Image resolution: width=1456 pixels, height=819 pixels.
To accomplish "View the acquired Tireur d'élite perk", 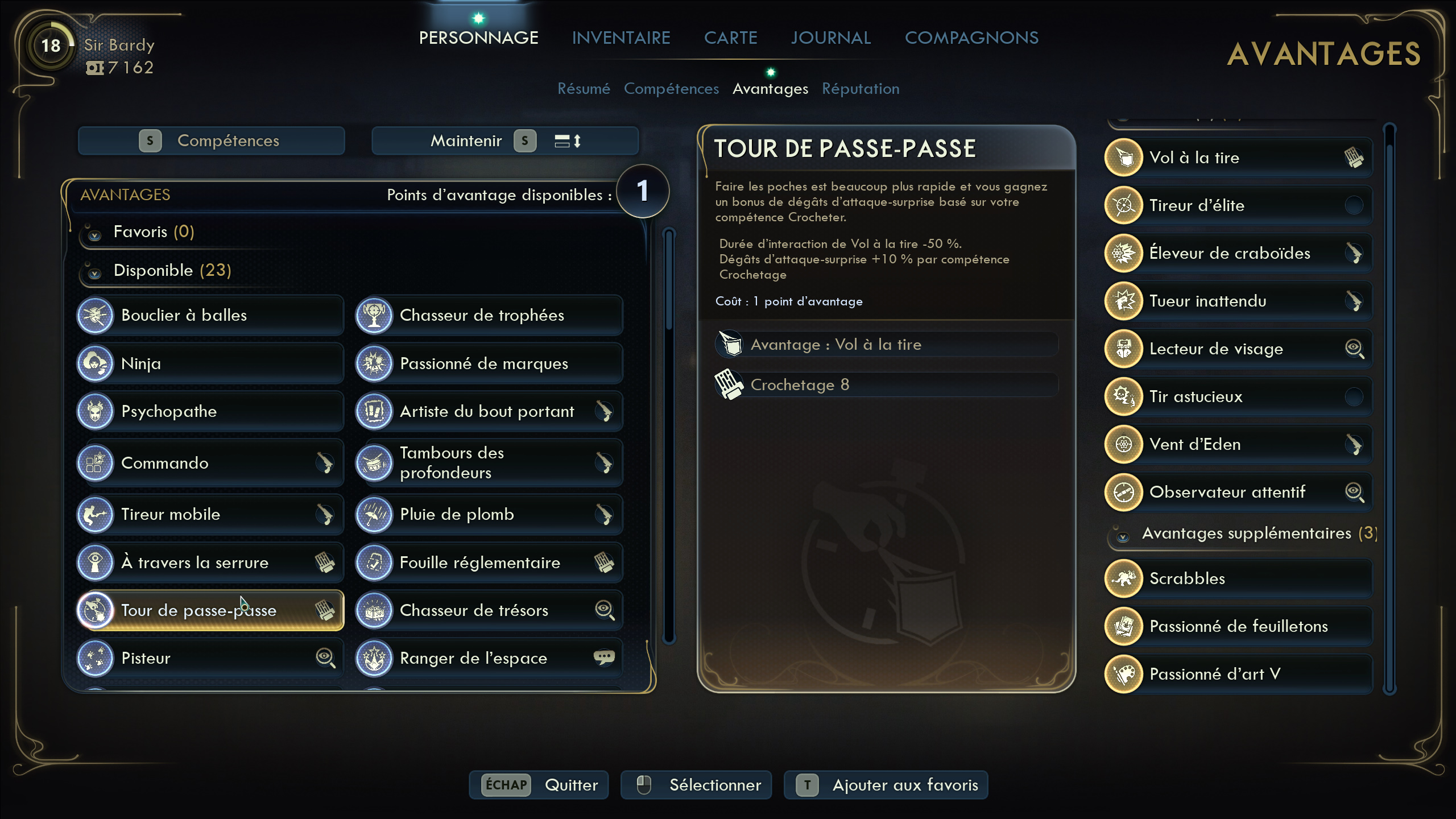I will pyautogui.click(x=1238, y=205).
